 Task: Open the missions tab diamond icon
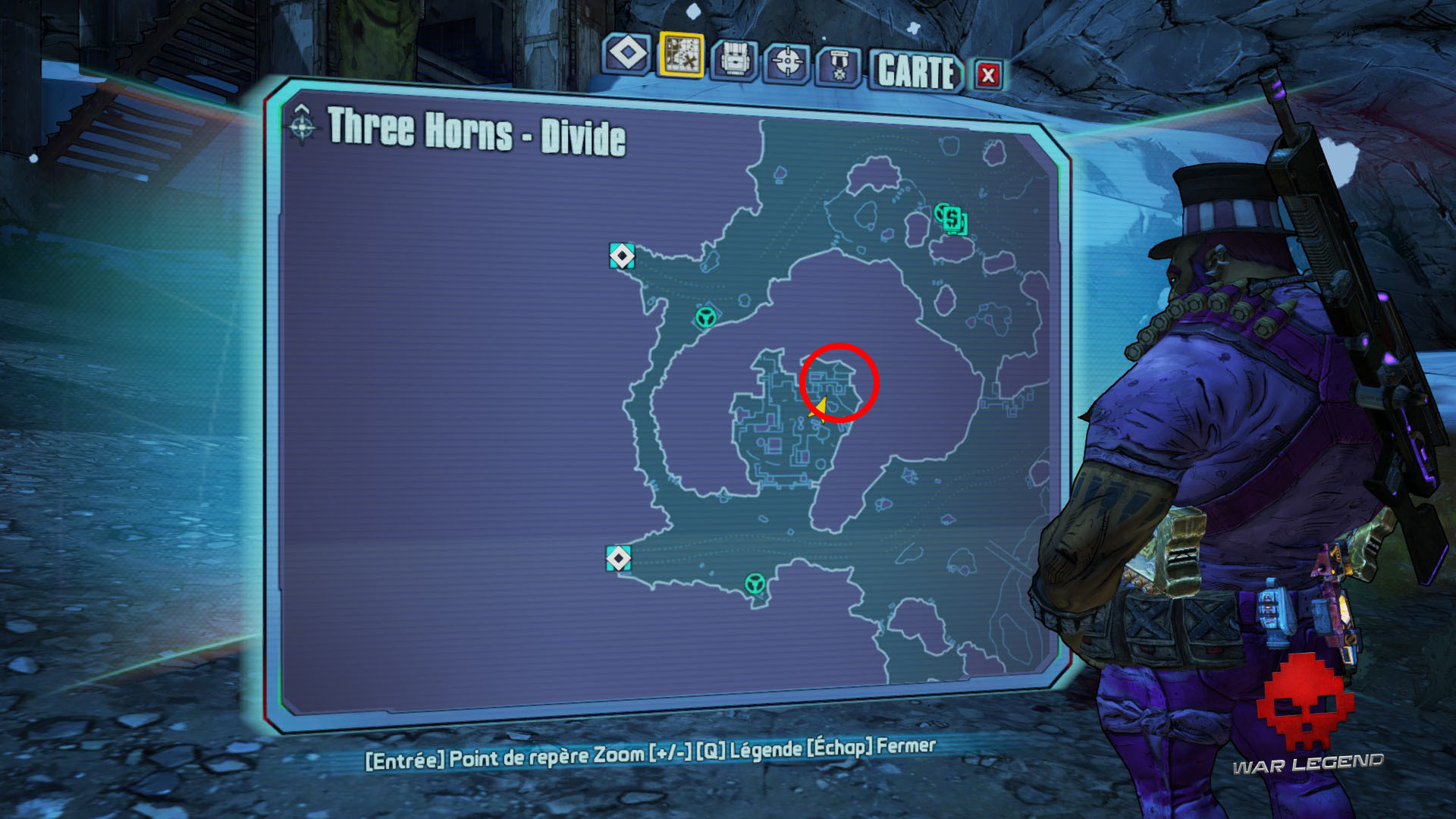pos(629,55)
